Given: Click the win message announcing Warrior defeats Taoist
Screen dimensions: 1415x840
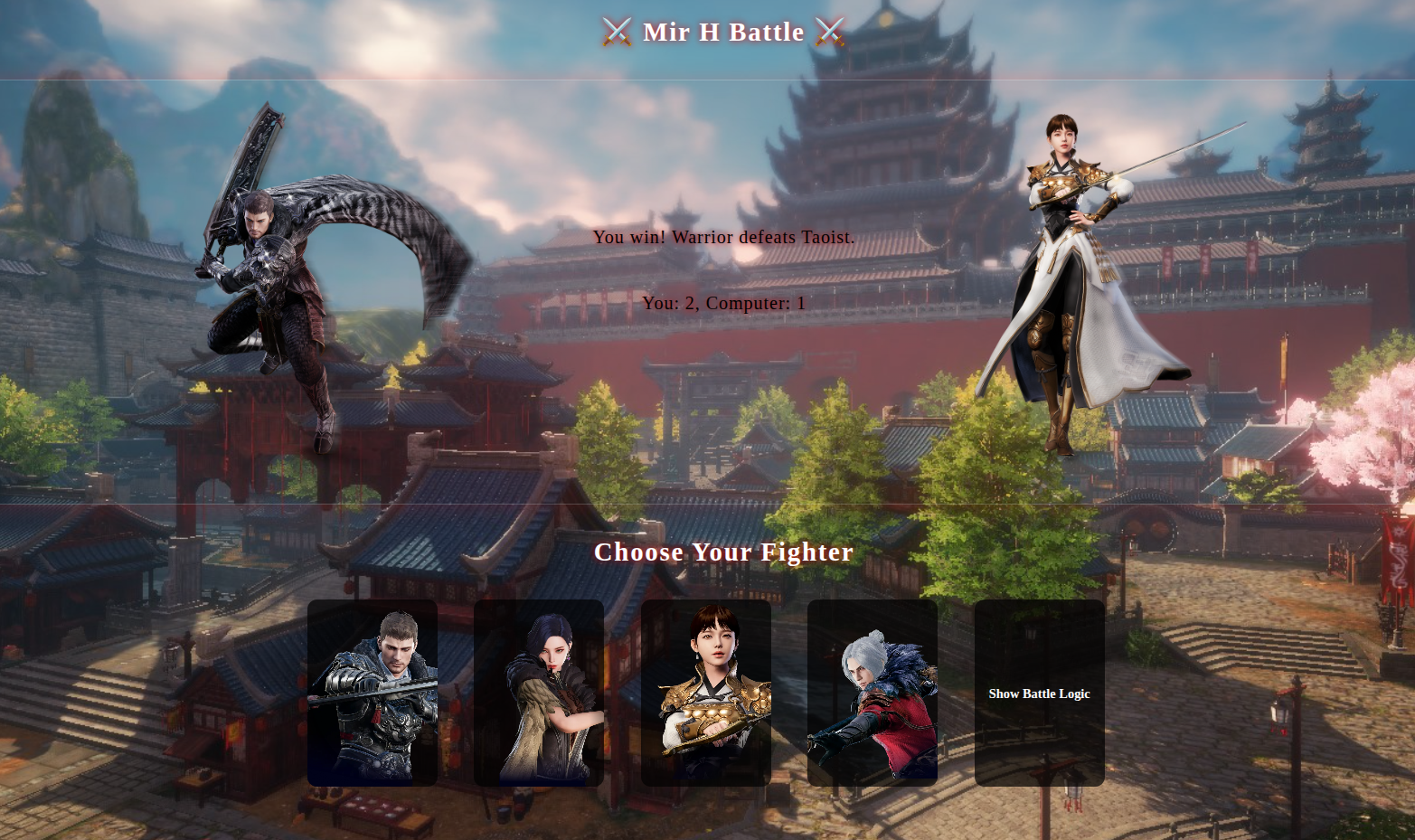Looking at the screenshot, I should click(722, 238).
